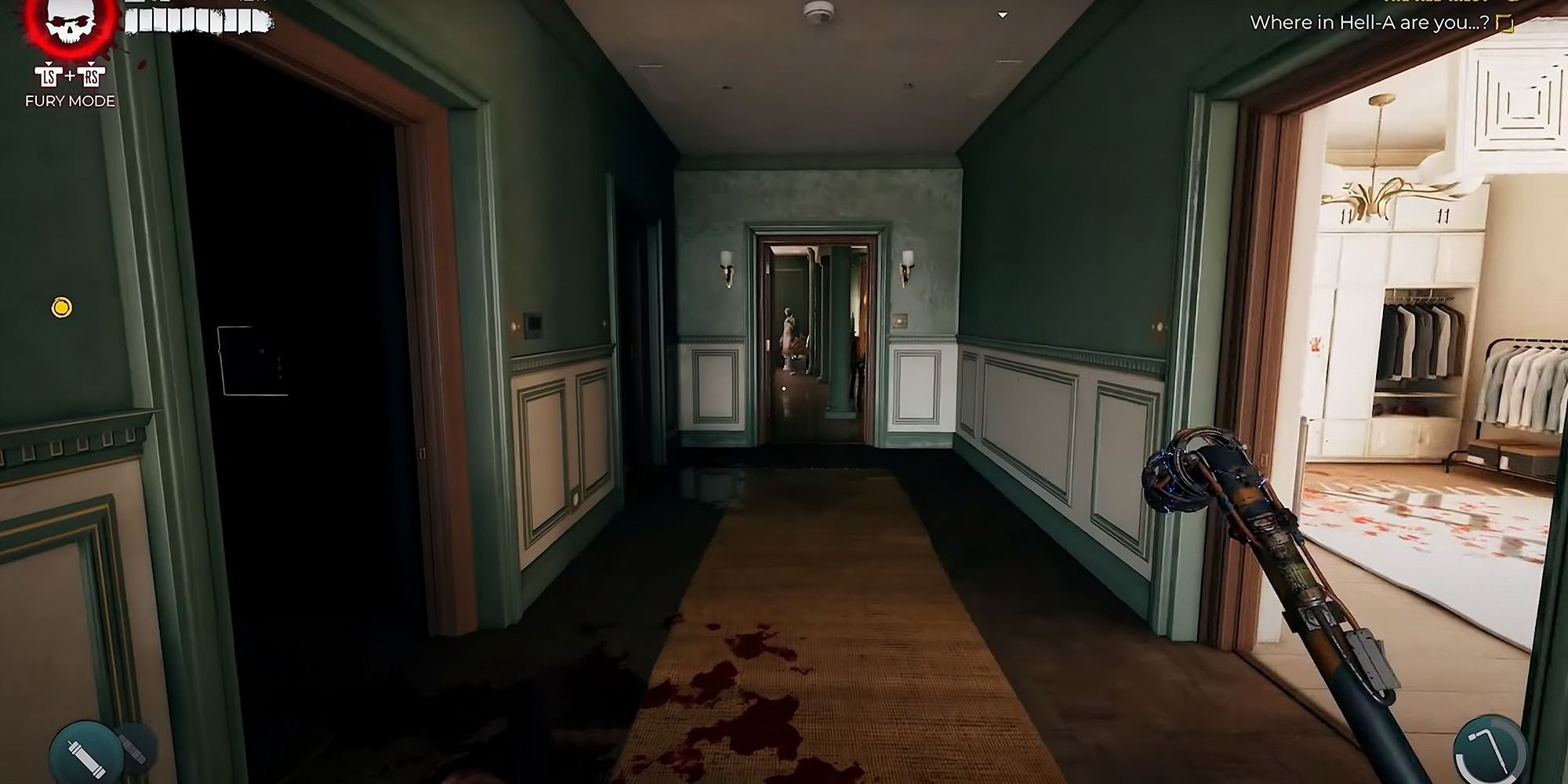The width and height of the screenshot is (1568, 784).
Task: Click the quest journal icon beside objective text
Action: [x=1505, y=24]
